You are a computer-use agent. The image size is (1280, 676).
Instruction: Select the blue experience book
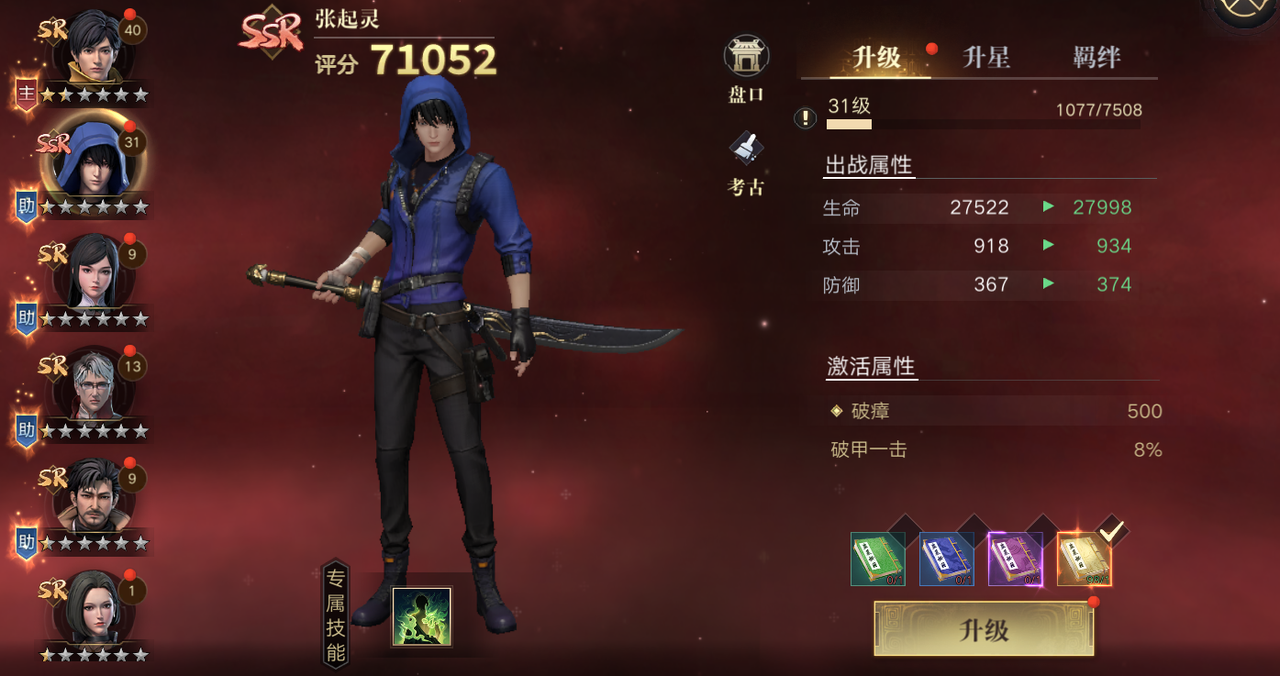coord(946,559)
